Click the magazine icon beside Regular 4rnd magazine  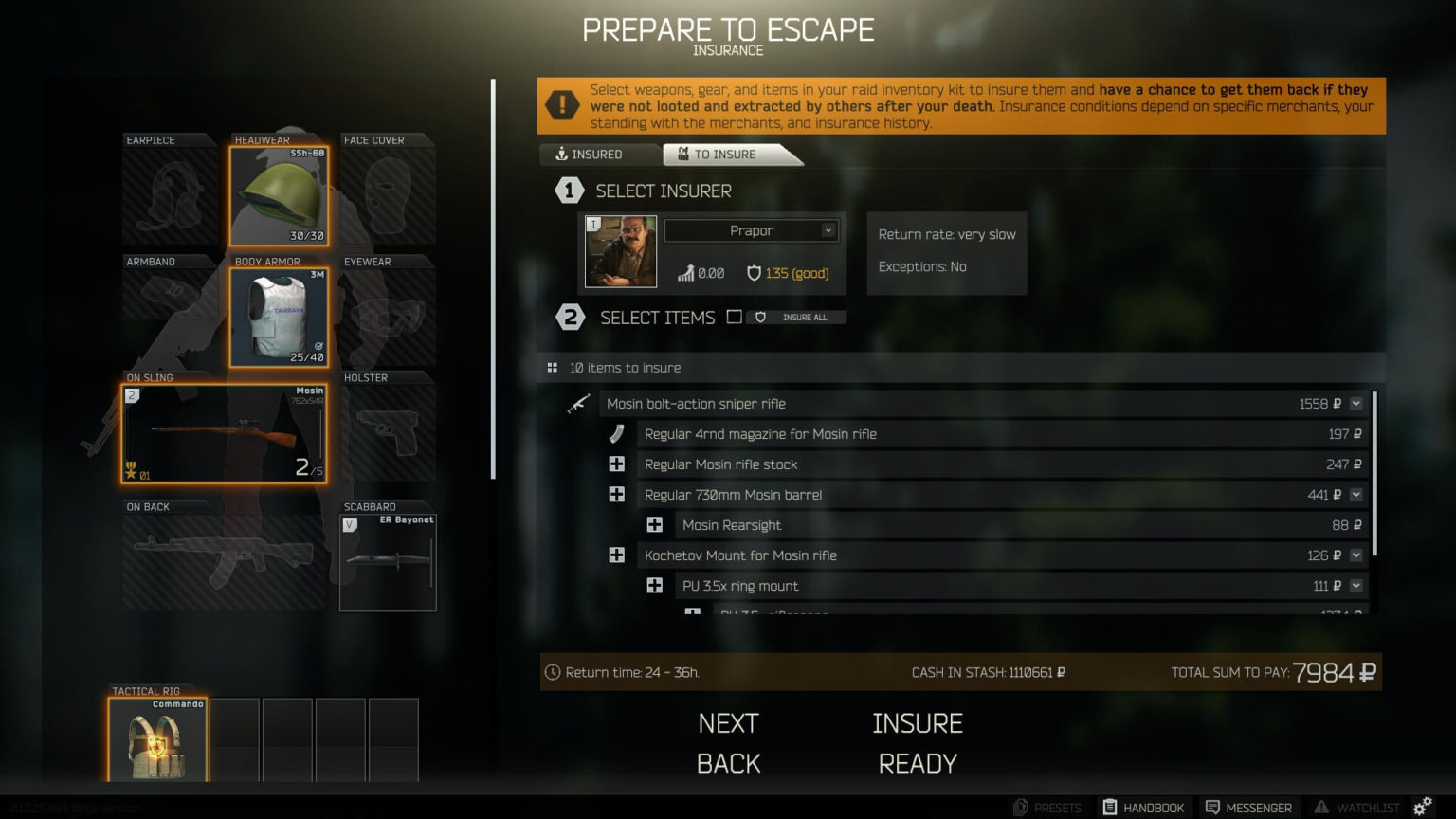coord(617,433)
